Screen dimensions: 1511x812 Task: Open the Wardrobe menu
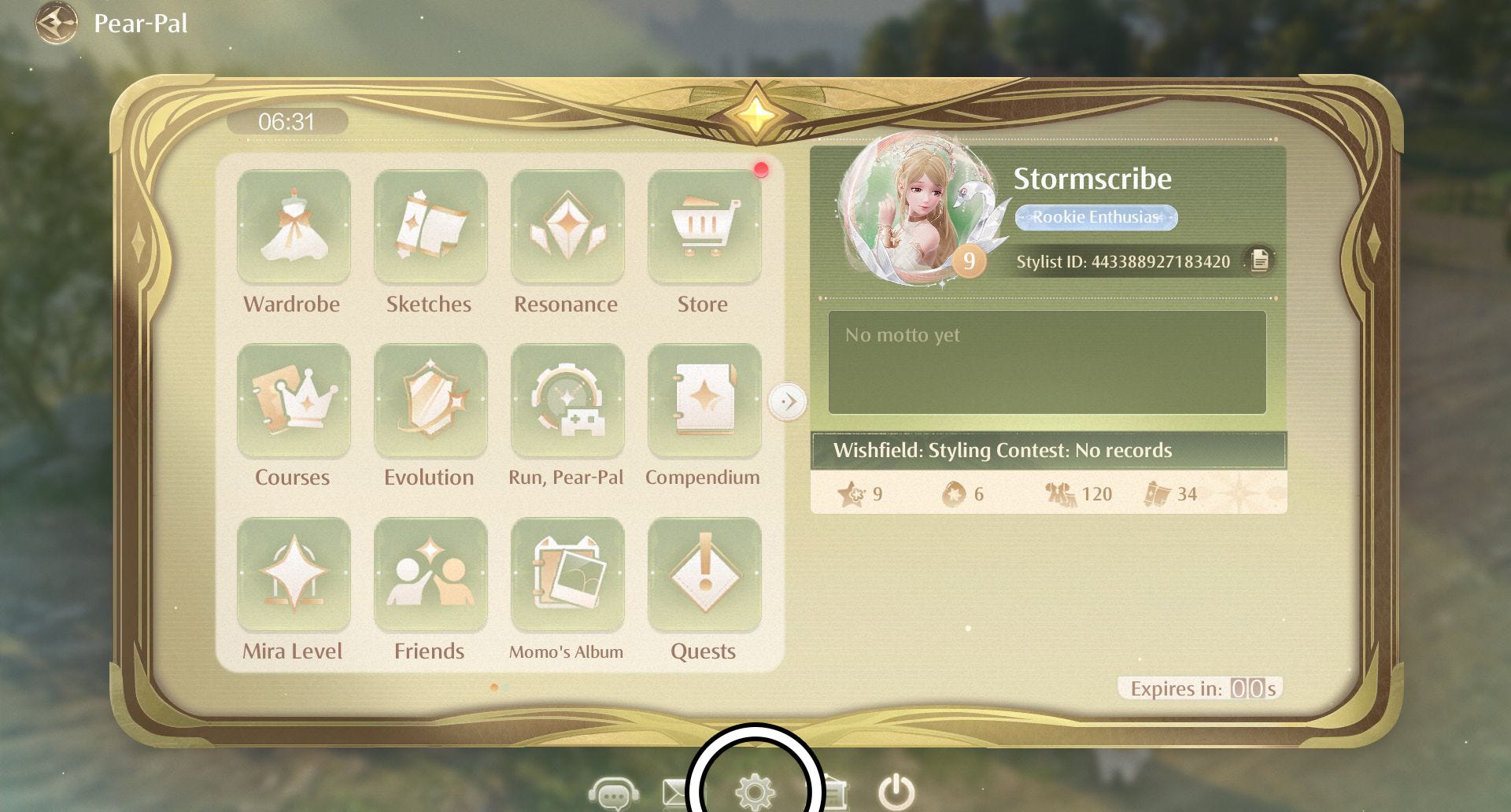293,227
